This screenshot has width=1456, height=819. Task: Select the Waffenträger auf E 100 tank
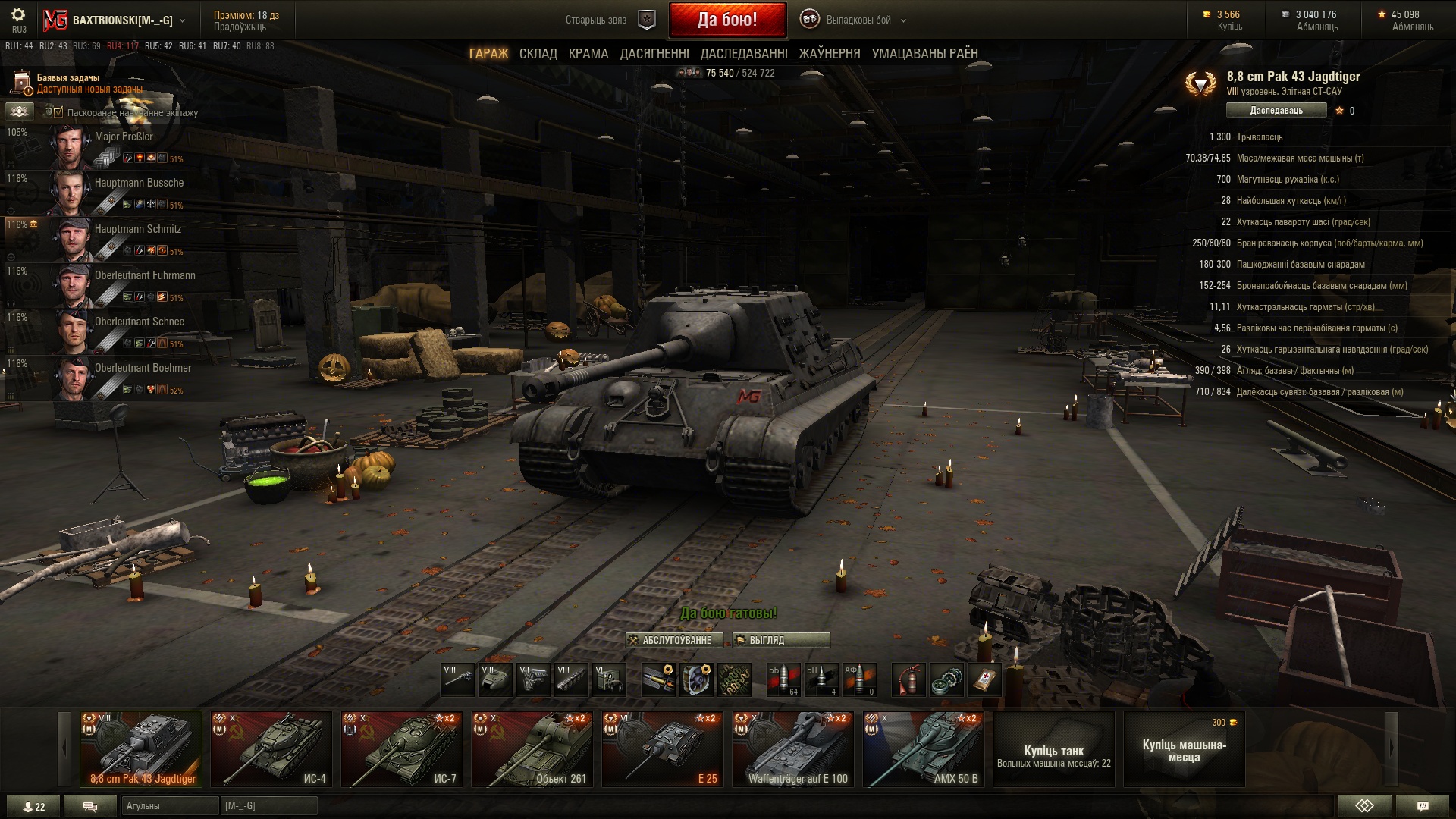click(793, 749)
